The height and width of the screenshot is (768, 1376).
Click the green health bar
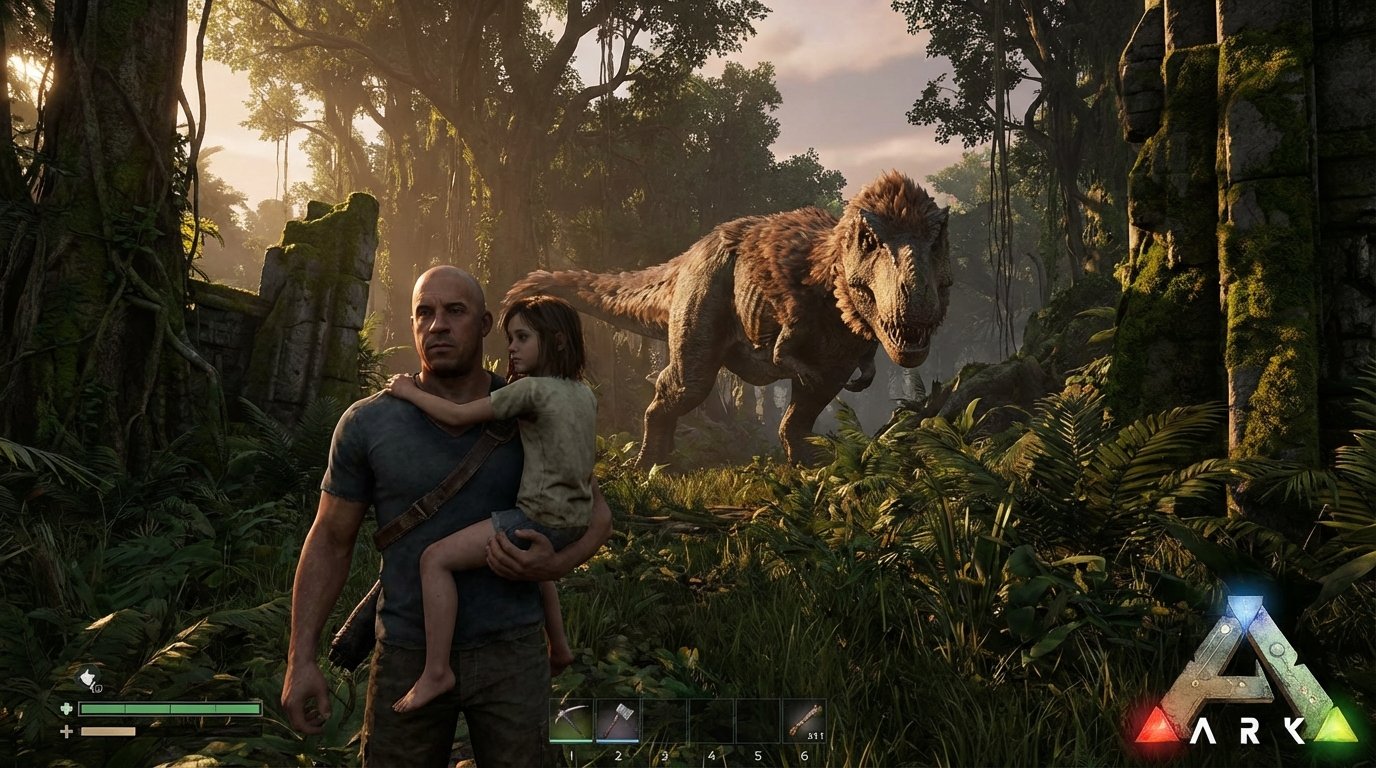(170, 710)
